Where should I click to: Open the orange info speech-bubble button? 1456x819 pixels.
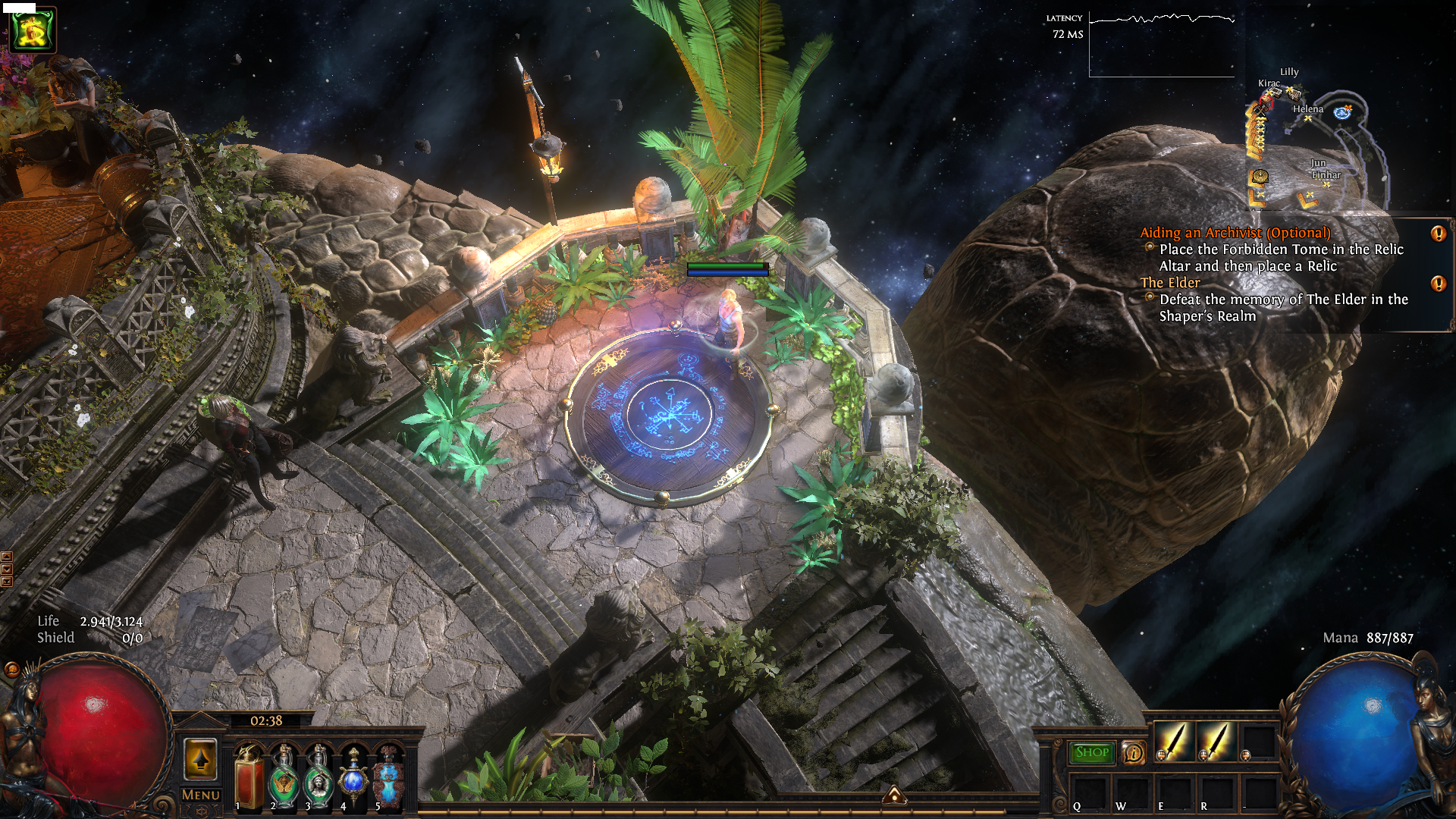[x=1133, y=752]
